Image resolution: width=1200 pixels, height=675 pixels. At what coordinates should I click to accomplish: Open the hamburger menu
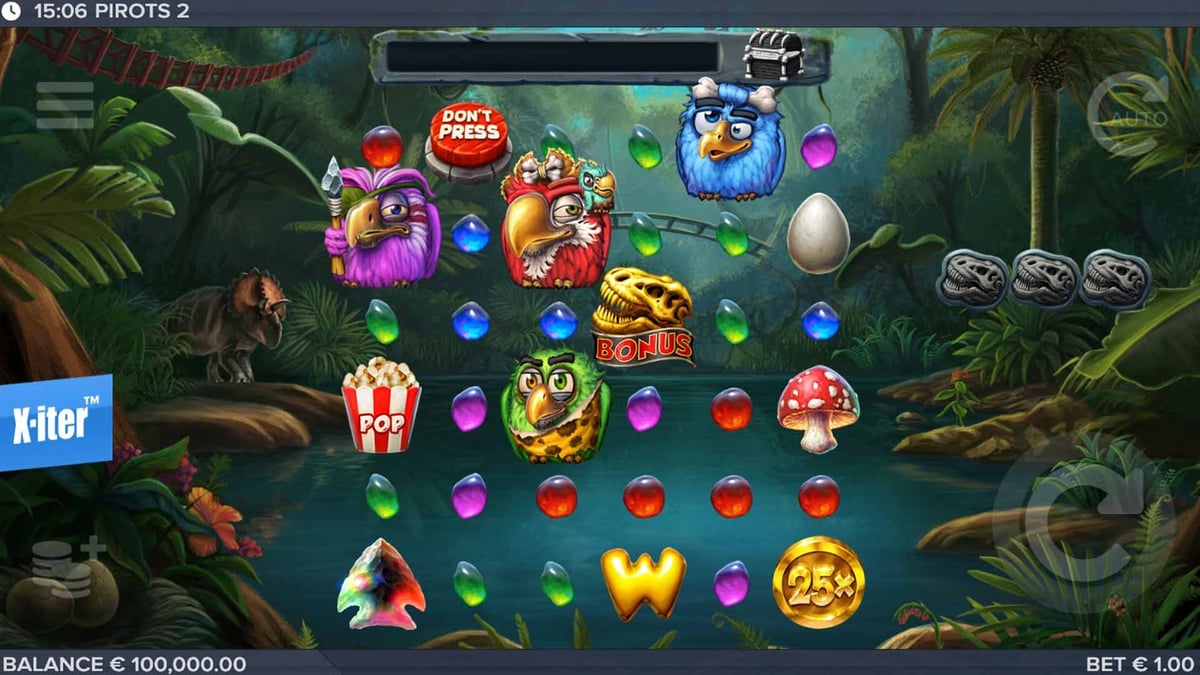tap(65, 105)
